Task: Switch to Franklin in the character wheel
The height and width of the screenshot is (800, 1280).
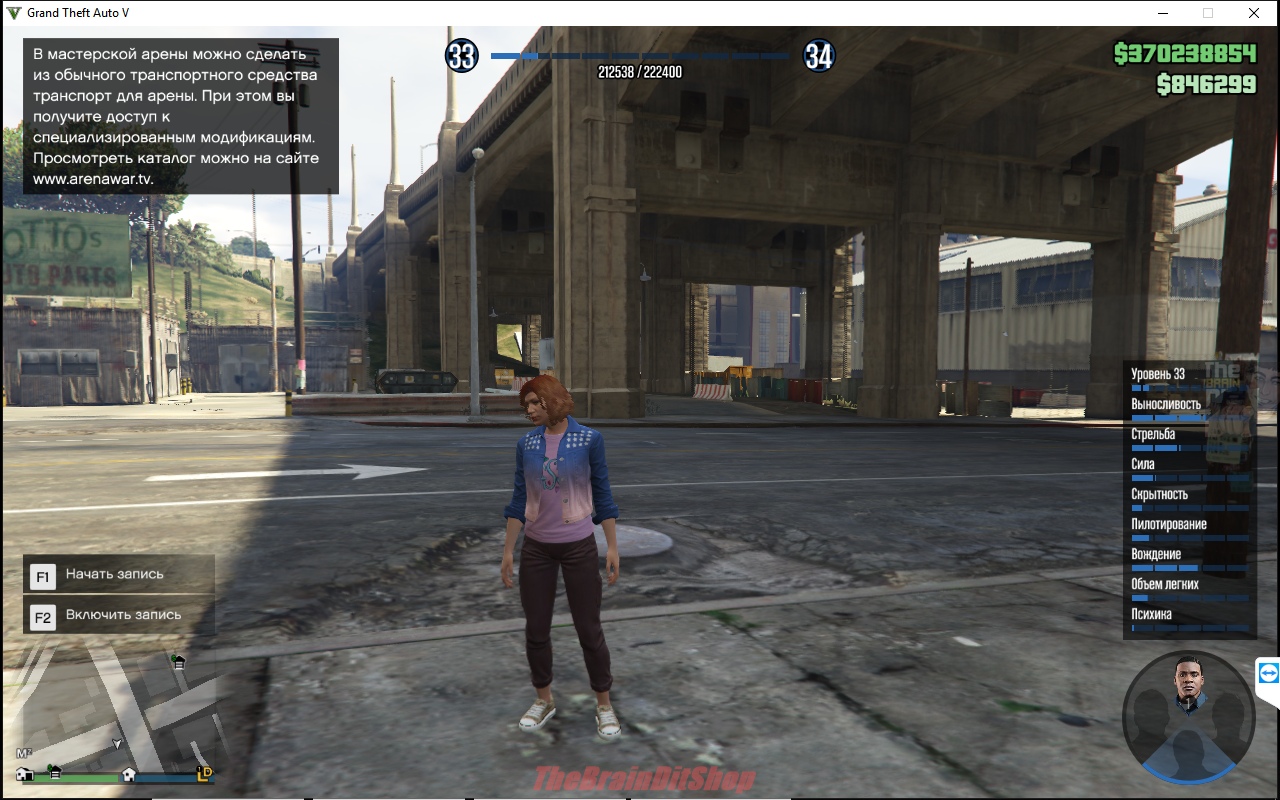Action: point(1188,683)
